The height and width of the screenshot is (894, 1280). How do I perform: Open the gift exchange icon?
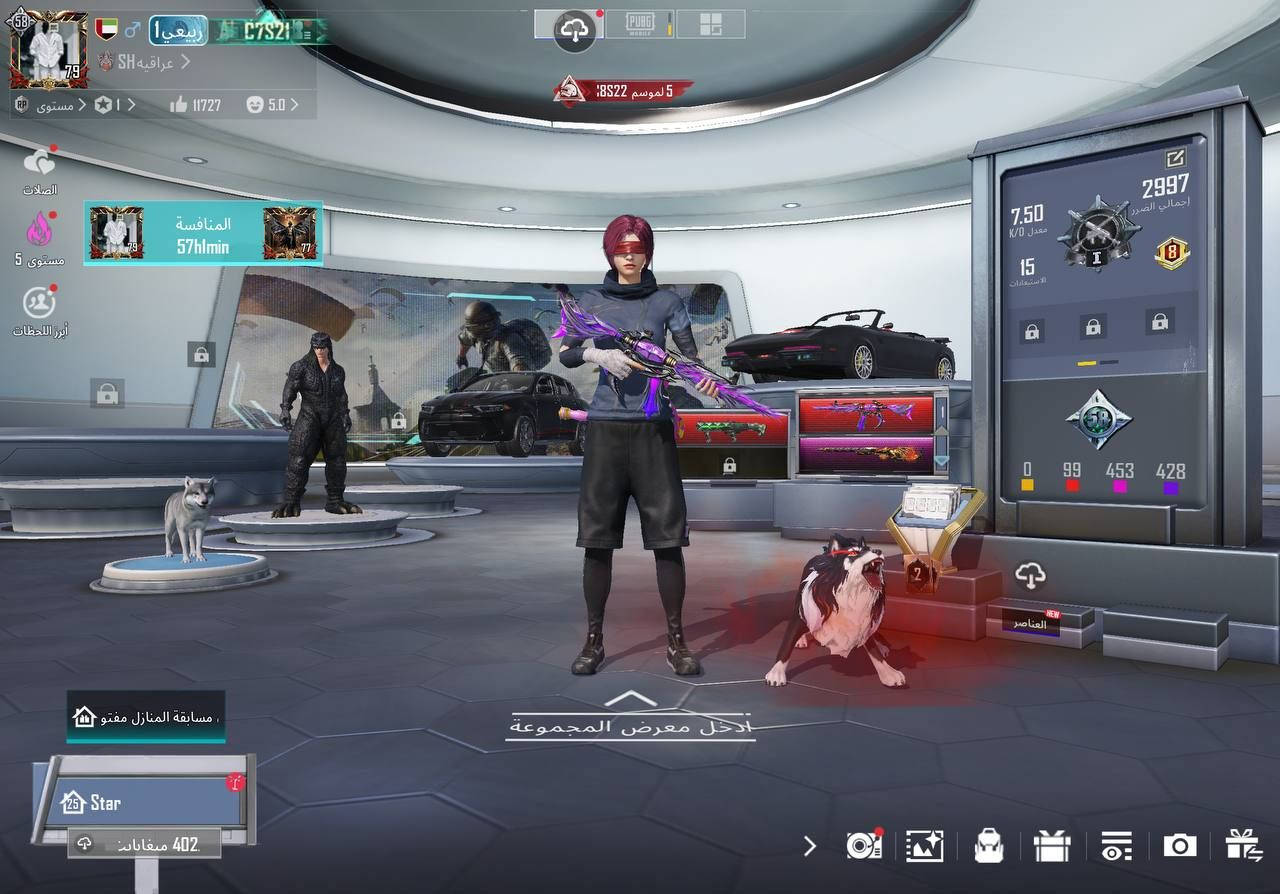click(1243, 846)
